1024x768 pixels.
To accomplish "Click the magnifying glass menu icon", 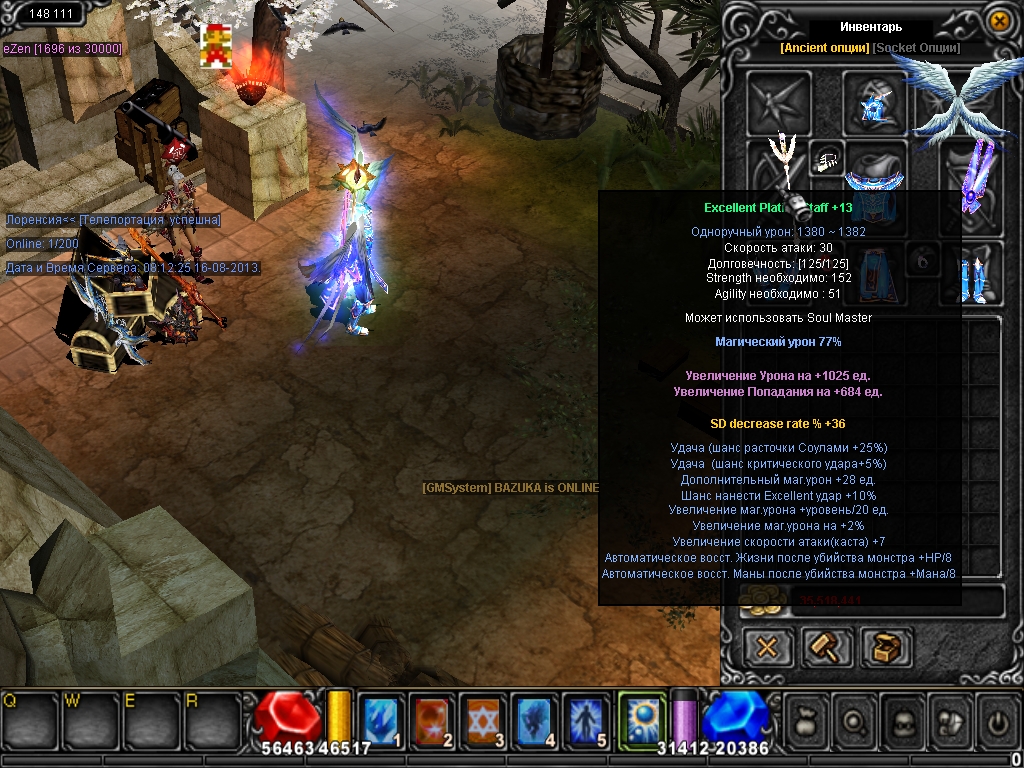I will click(x=856, y=720).
